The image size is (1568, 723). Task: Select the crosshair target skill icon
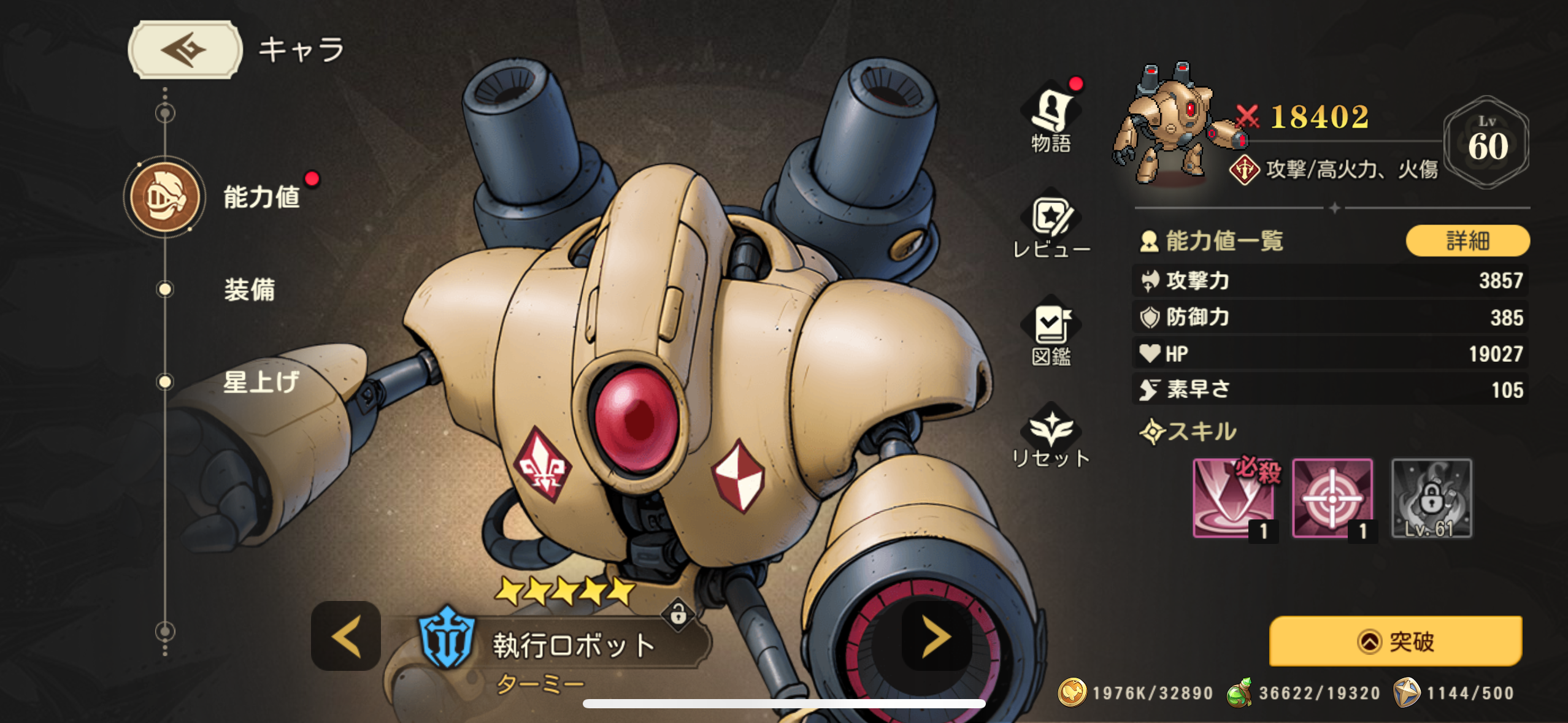[1332, 499]
